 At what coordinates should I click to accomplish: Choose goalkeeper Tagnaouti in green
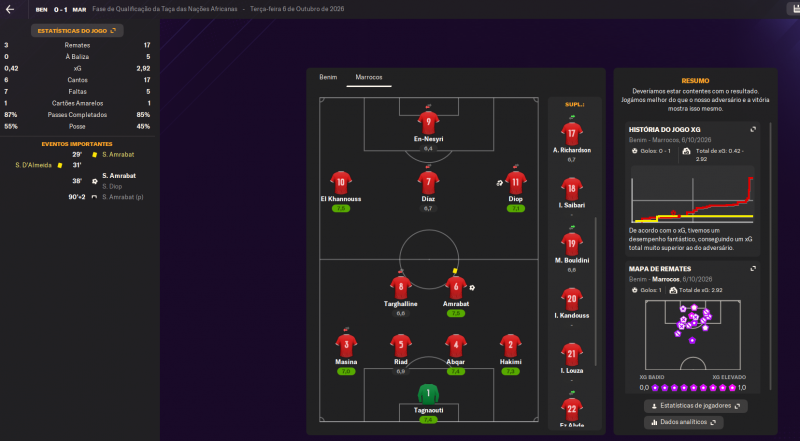[x=428, y=394]
